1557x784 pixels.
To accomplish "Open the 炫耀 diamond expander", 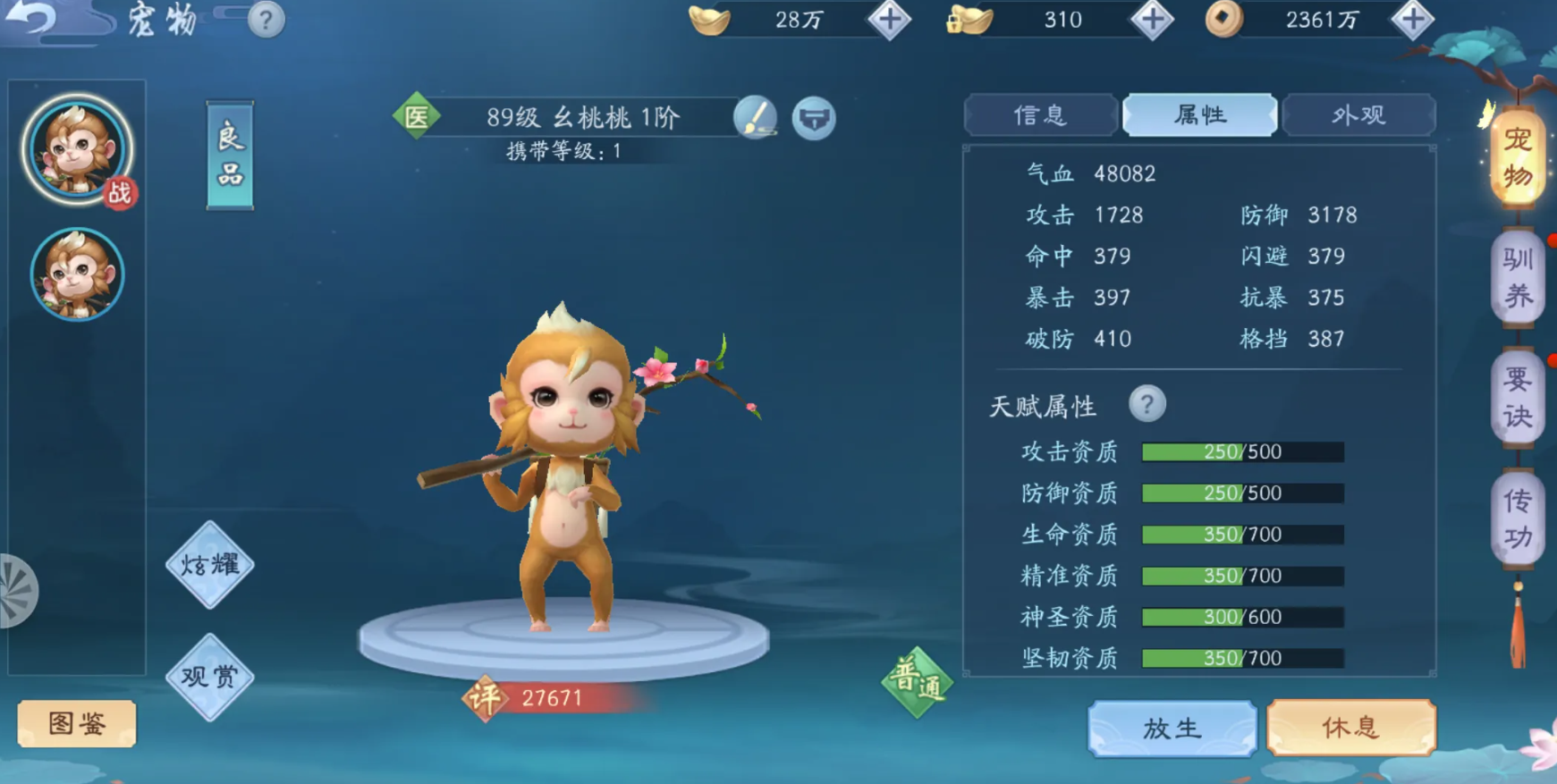I will click(208, 562).
